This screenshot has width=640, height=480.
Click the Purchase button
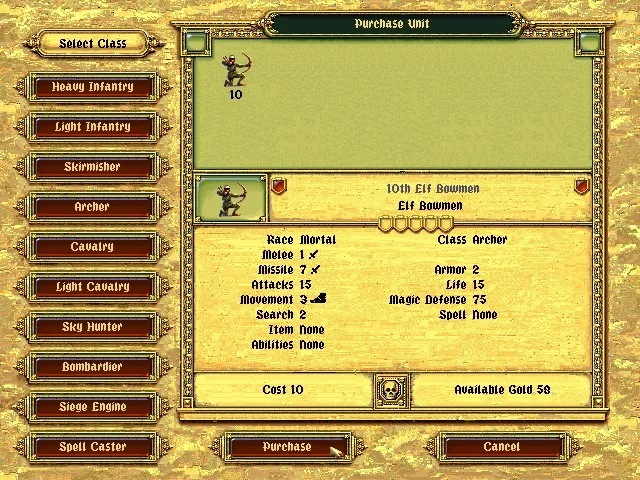[x=287, y=447]
